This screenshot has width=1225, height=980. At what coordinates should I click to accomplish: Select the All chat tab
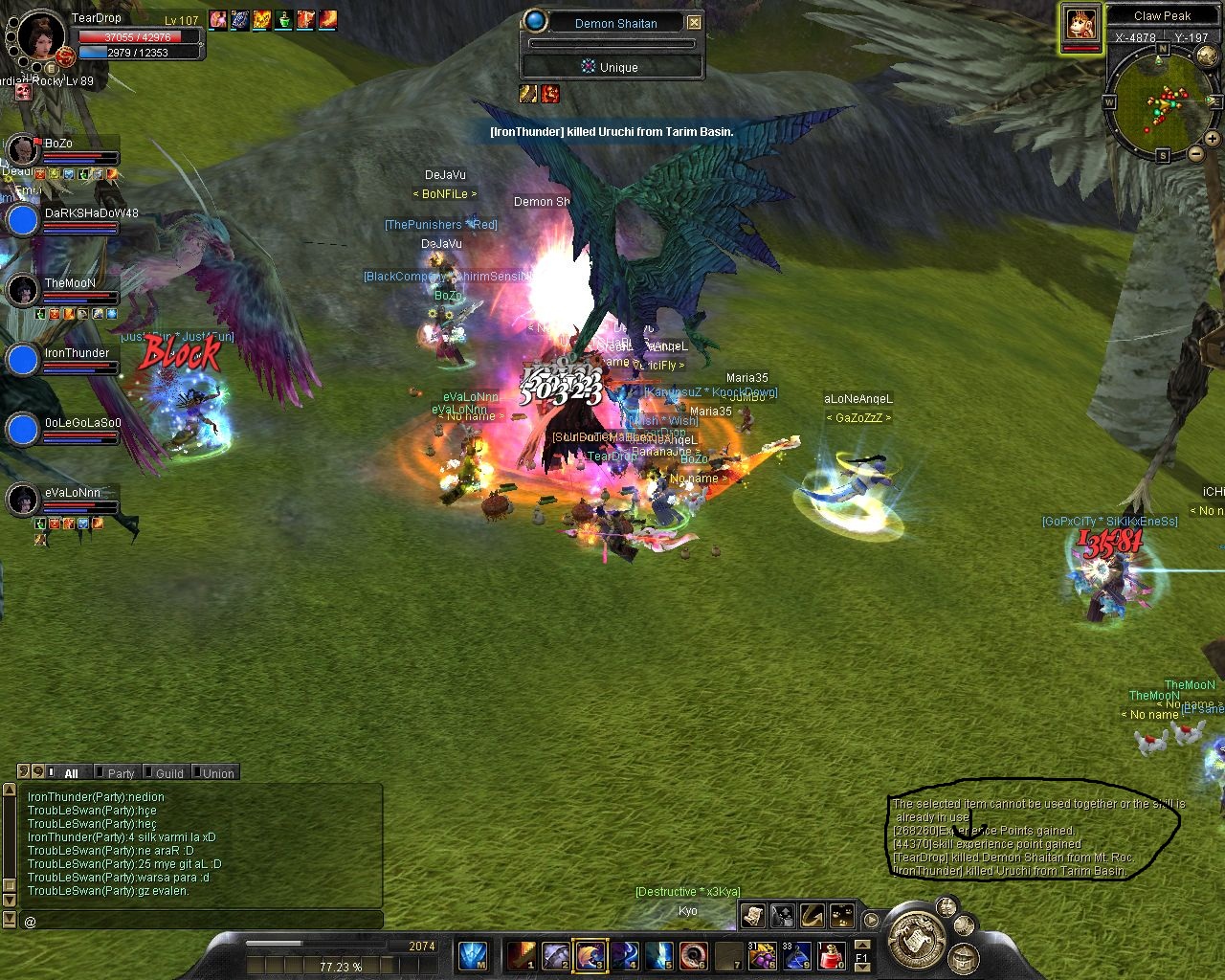coord(71,773)
